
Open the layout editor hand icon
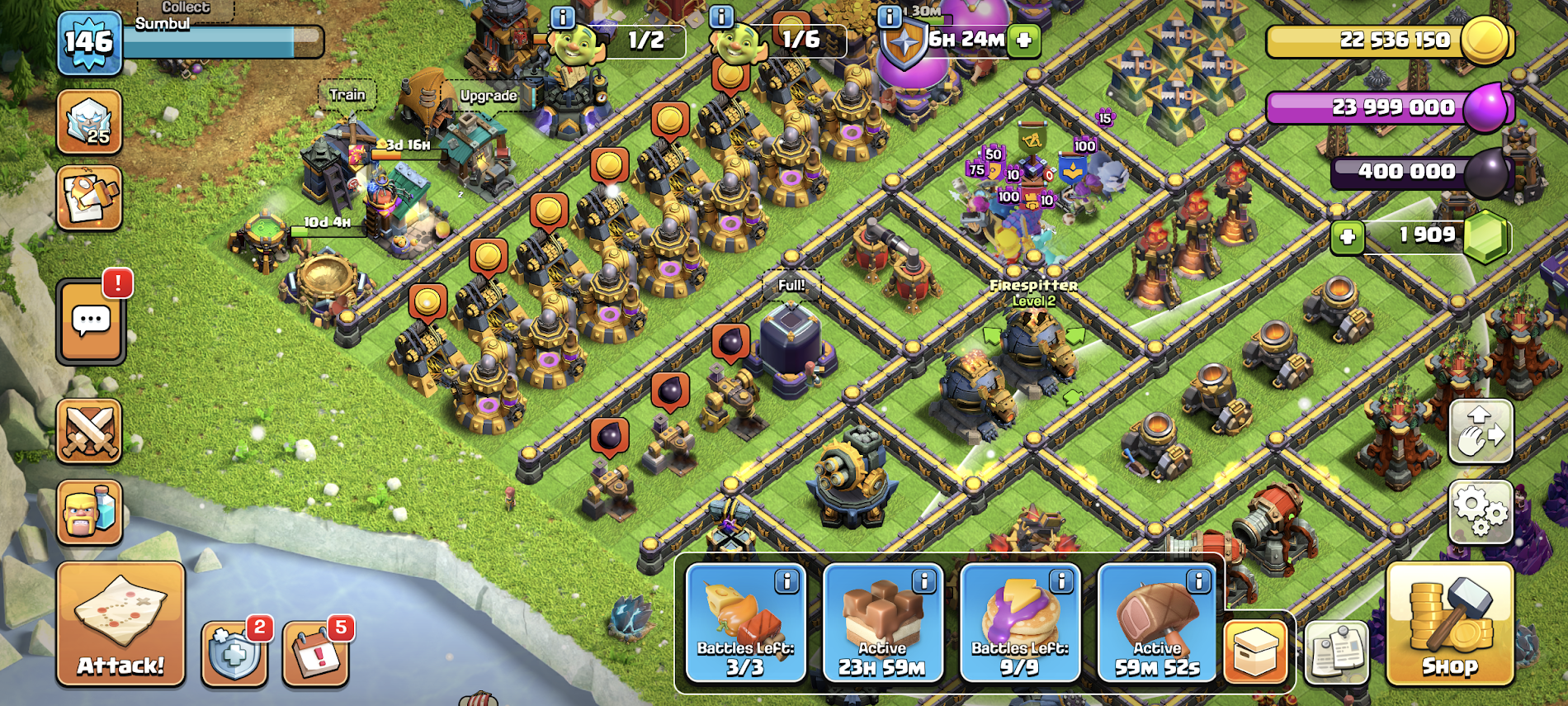point(1481,431)
